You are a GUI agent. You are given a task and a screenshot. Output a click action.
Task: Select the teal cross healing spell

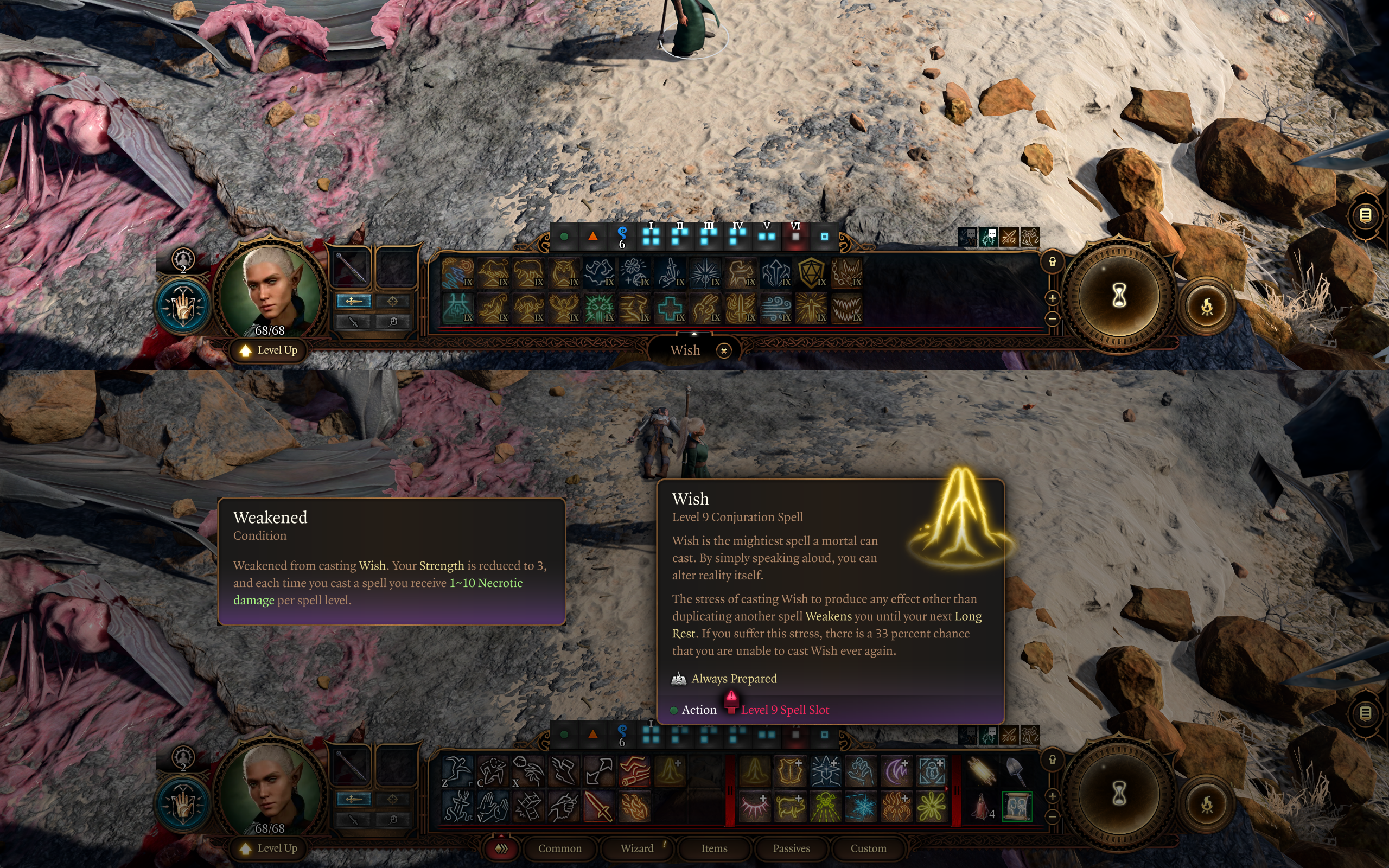(x=670, y=308)
